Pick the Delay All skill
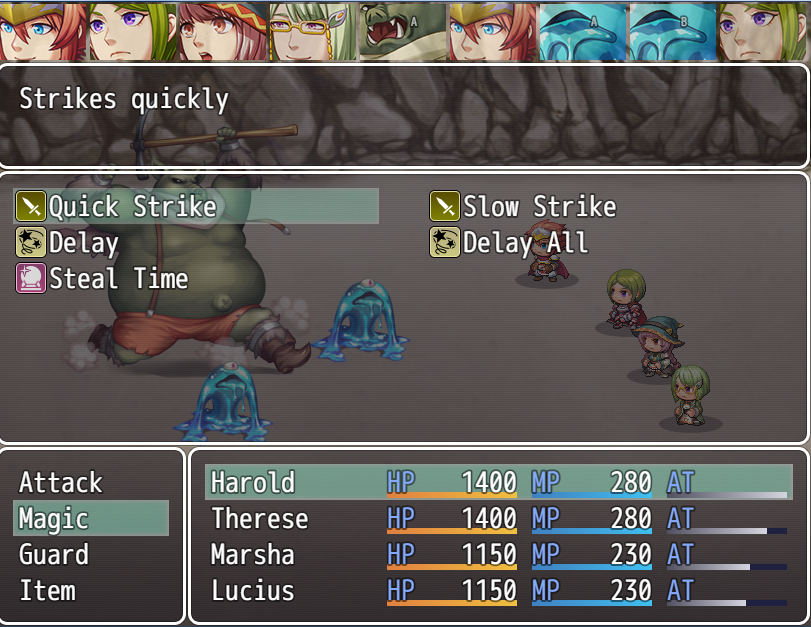The image size is (811, 627). 525,243
